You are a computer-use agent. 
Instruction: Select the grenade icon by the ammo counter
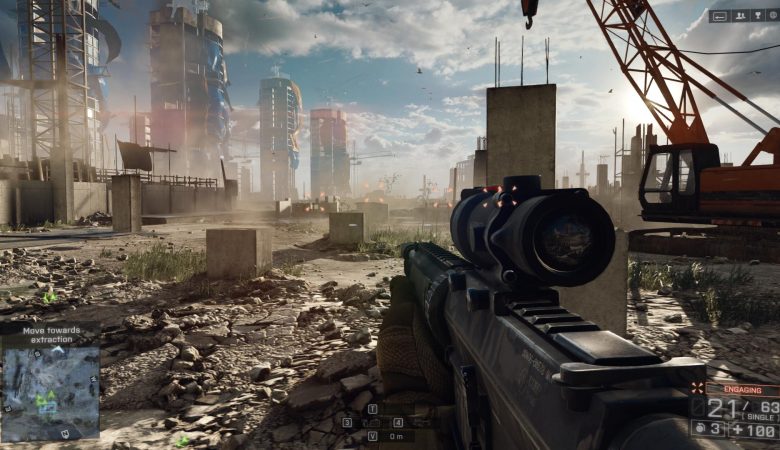[x=699, y=428]
